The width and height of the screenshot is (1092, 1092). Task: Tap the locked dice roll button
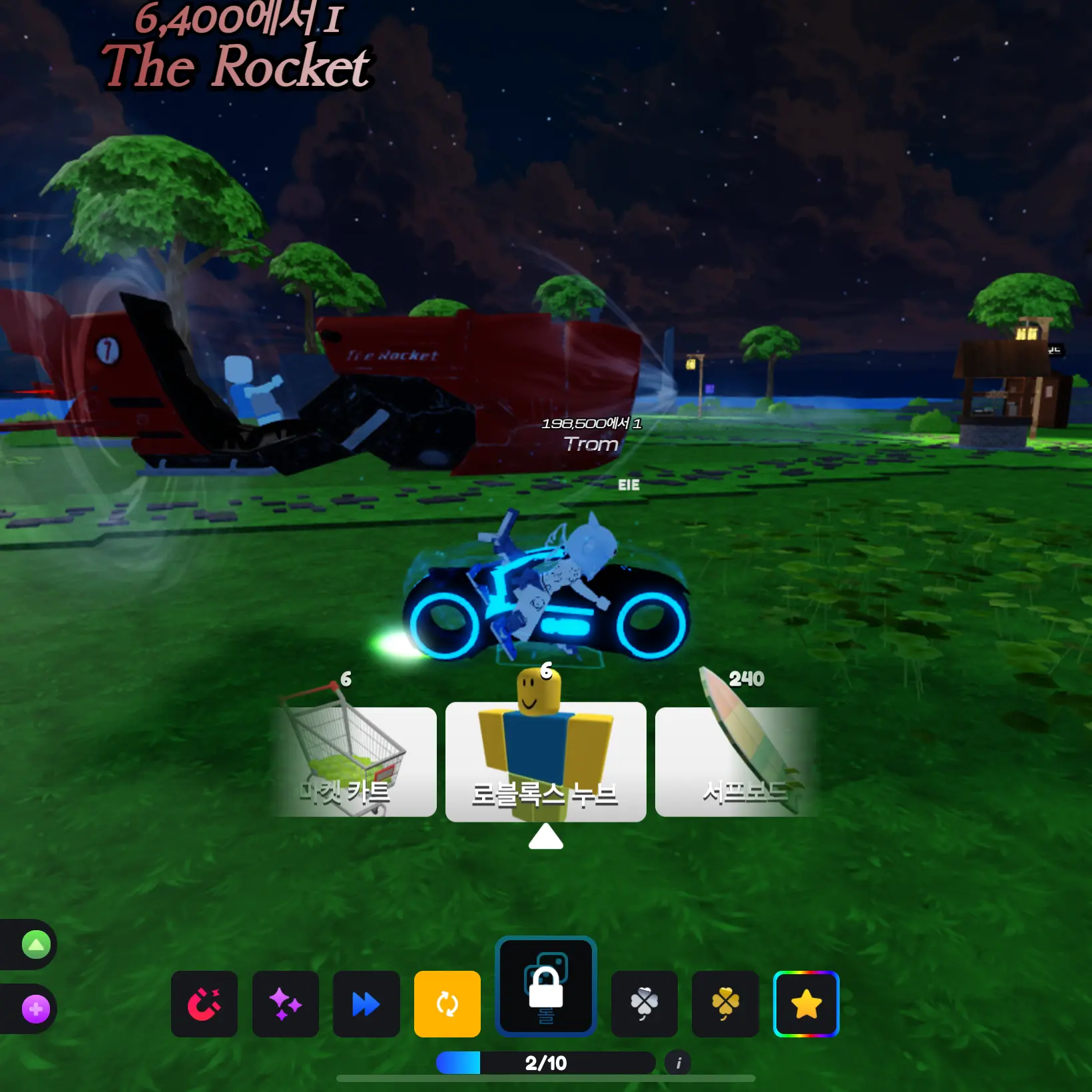(x=545, y=986)
